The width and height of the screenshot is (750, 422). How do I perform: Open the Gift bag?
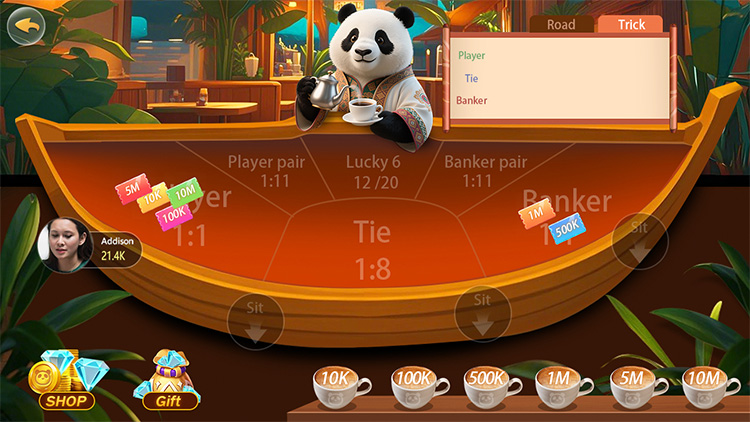pyautogui.click(x=169, y=383)
